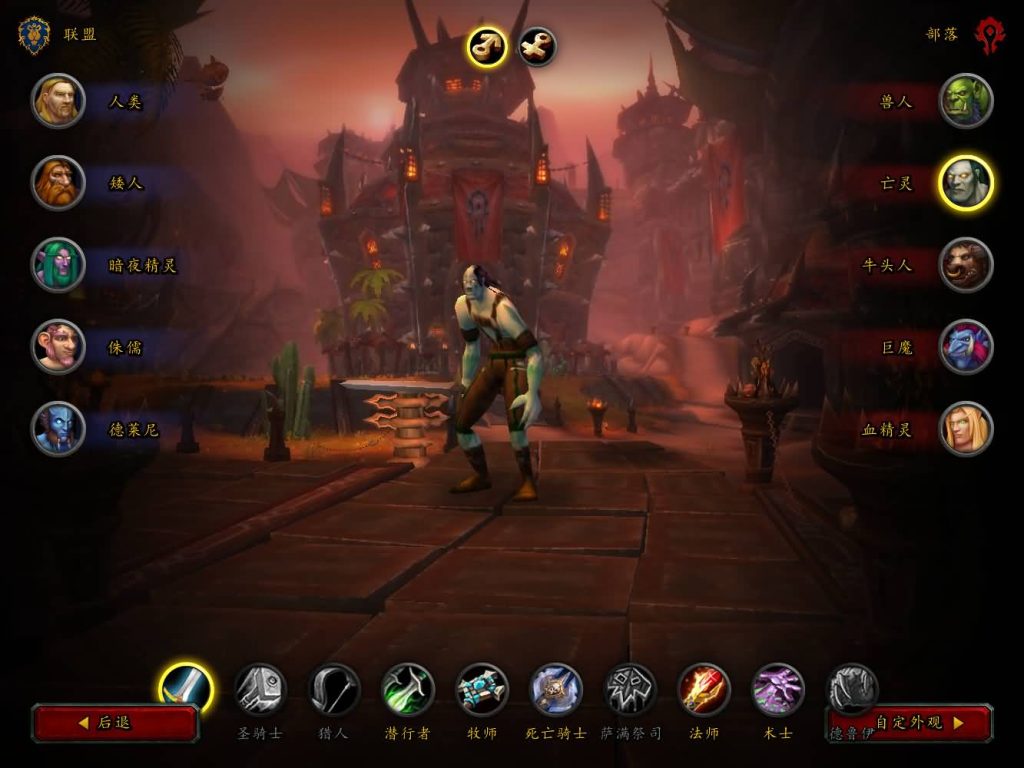Choose the Dwarf (矮人) race
Viewport: 1024px width, 768px height.
pos(58,183)
